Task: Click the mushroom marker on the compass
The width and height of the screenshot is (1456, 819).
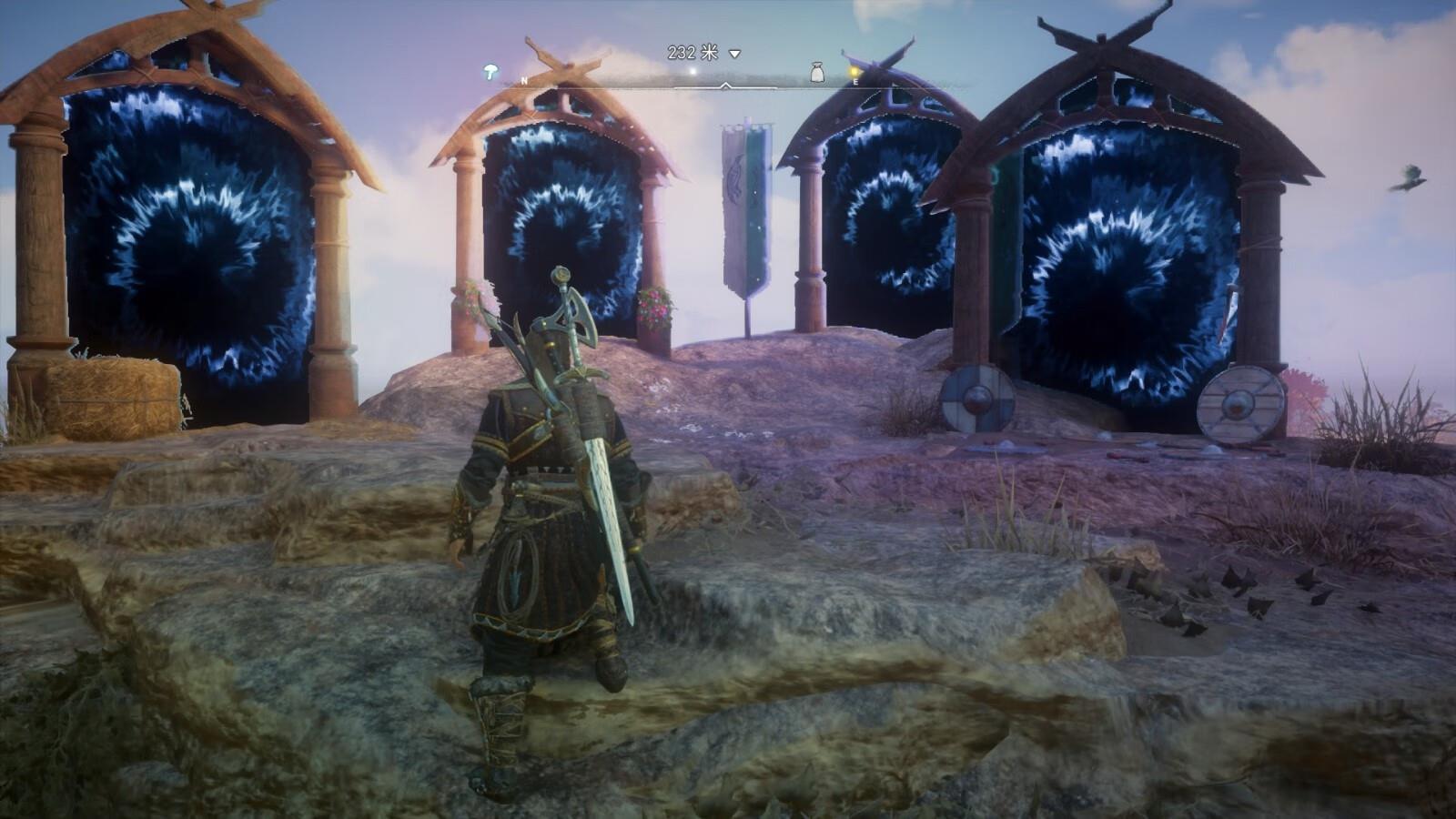Action: (491, 70)
